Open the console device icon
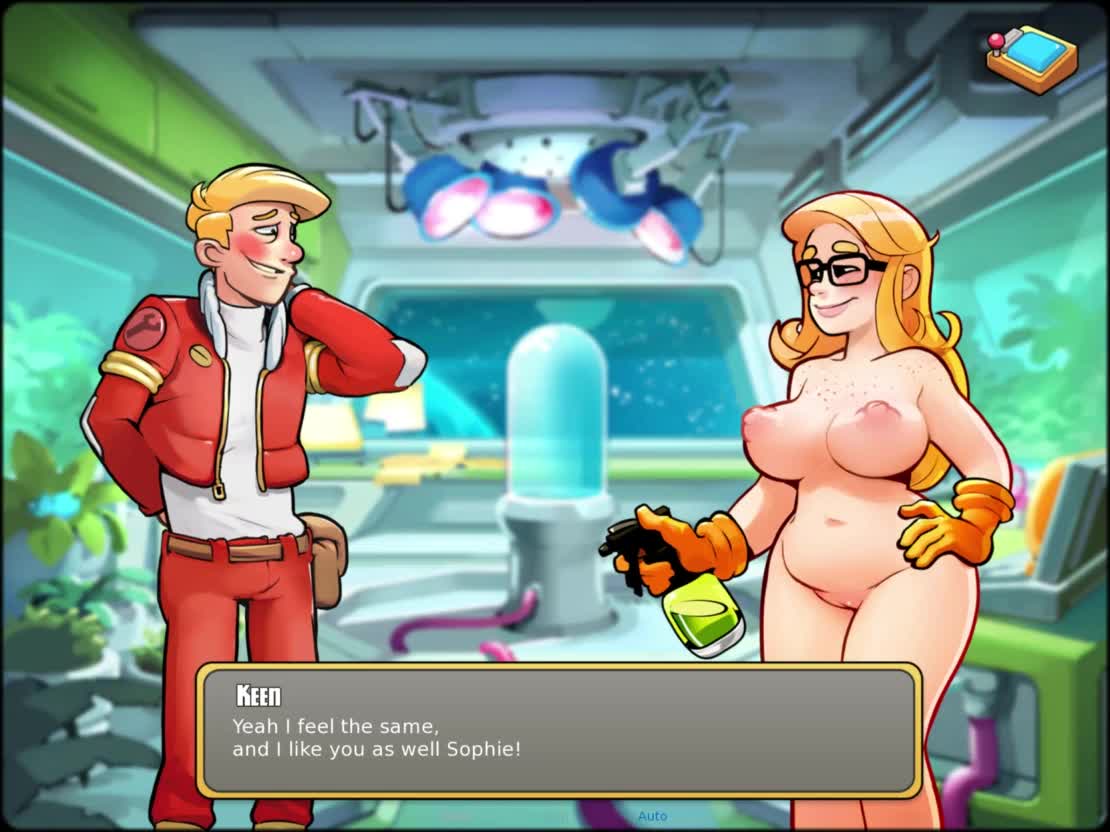1110x832 pixels. (x=1031, y=58)
